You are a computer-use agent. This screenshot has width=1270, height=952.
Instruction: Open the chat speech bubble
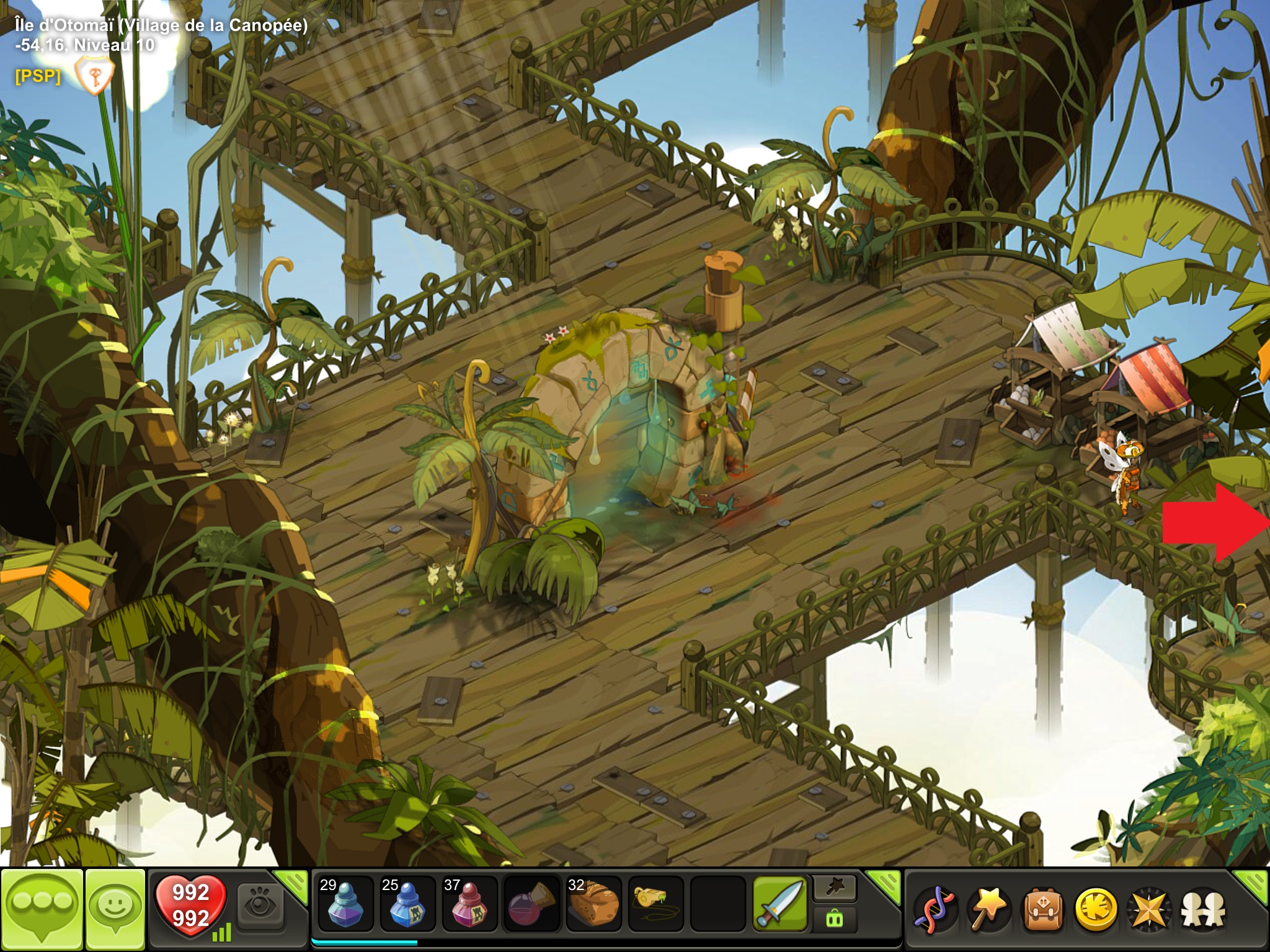[42, 909]
